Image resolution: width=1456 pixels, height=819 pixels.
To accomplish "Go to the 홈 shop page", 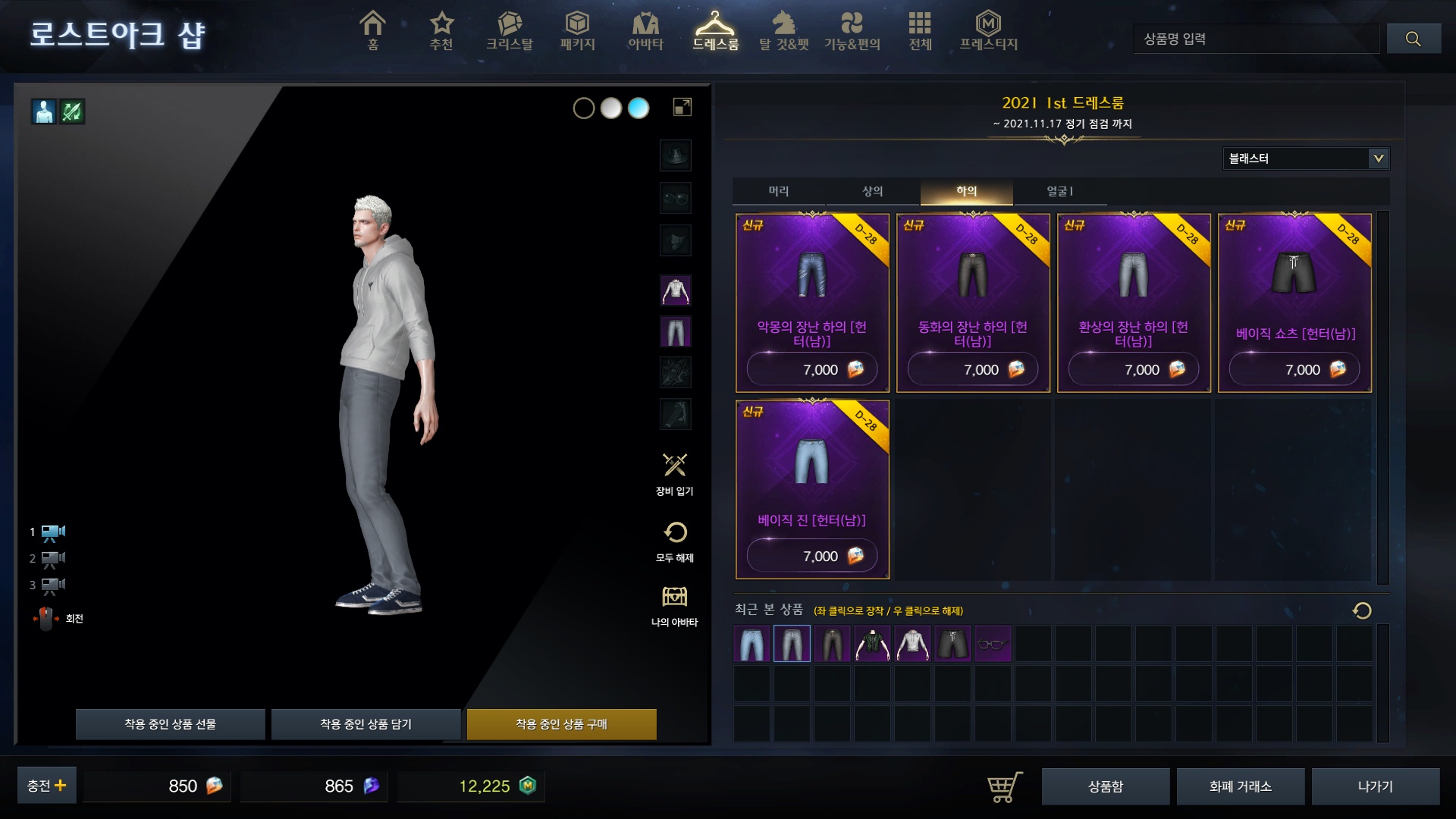I will [x=372, y=31].
